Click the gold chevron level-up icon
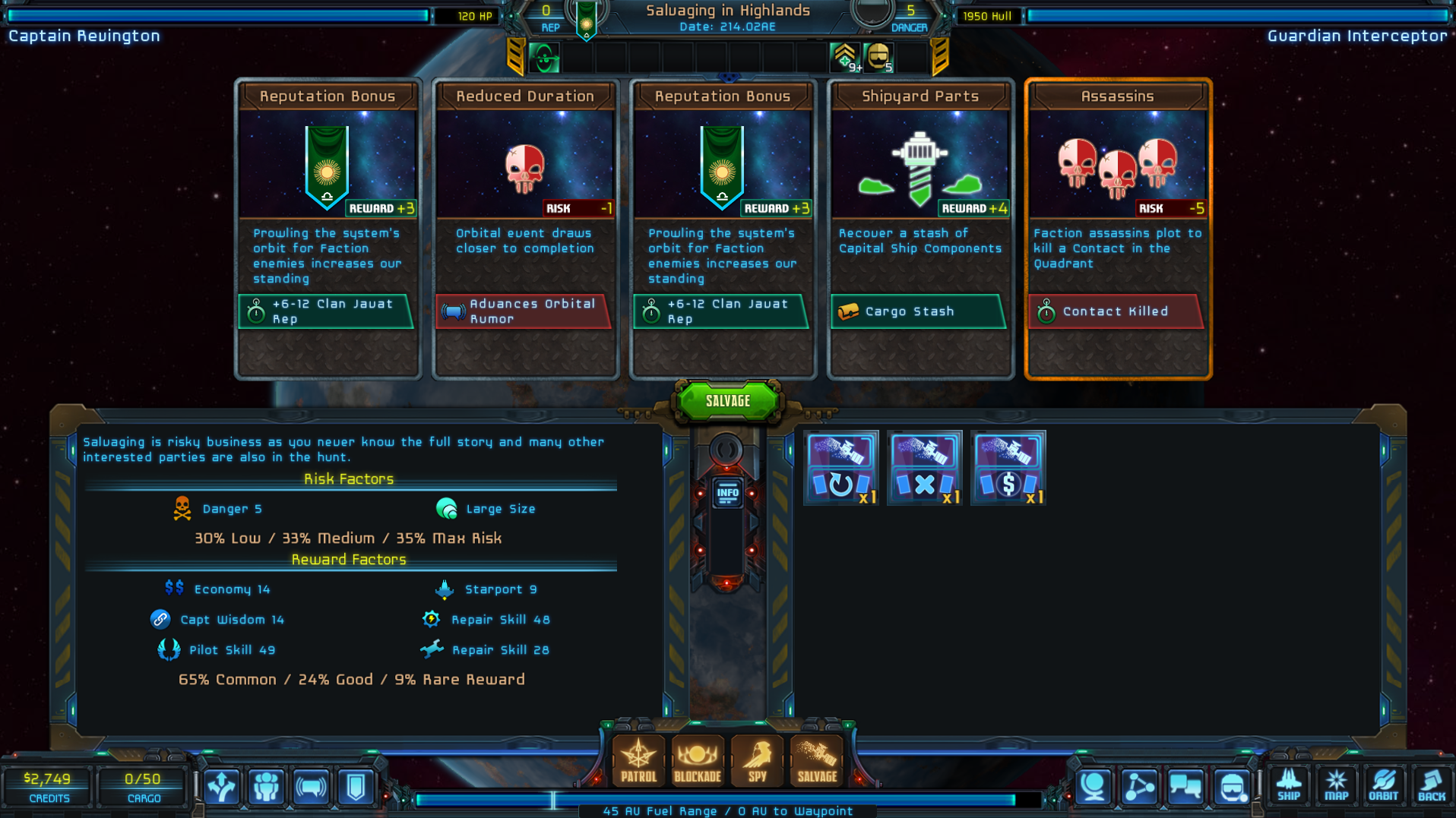 pos(844,57)
